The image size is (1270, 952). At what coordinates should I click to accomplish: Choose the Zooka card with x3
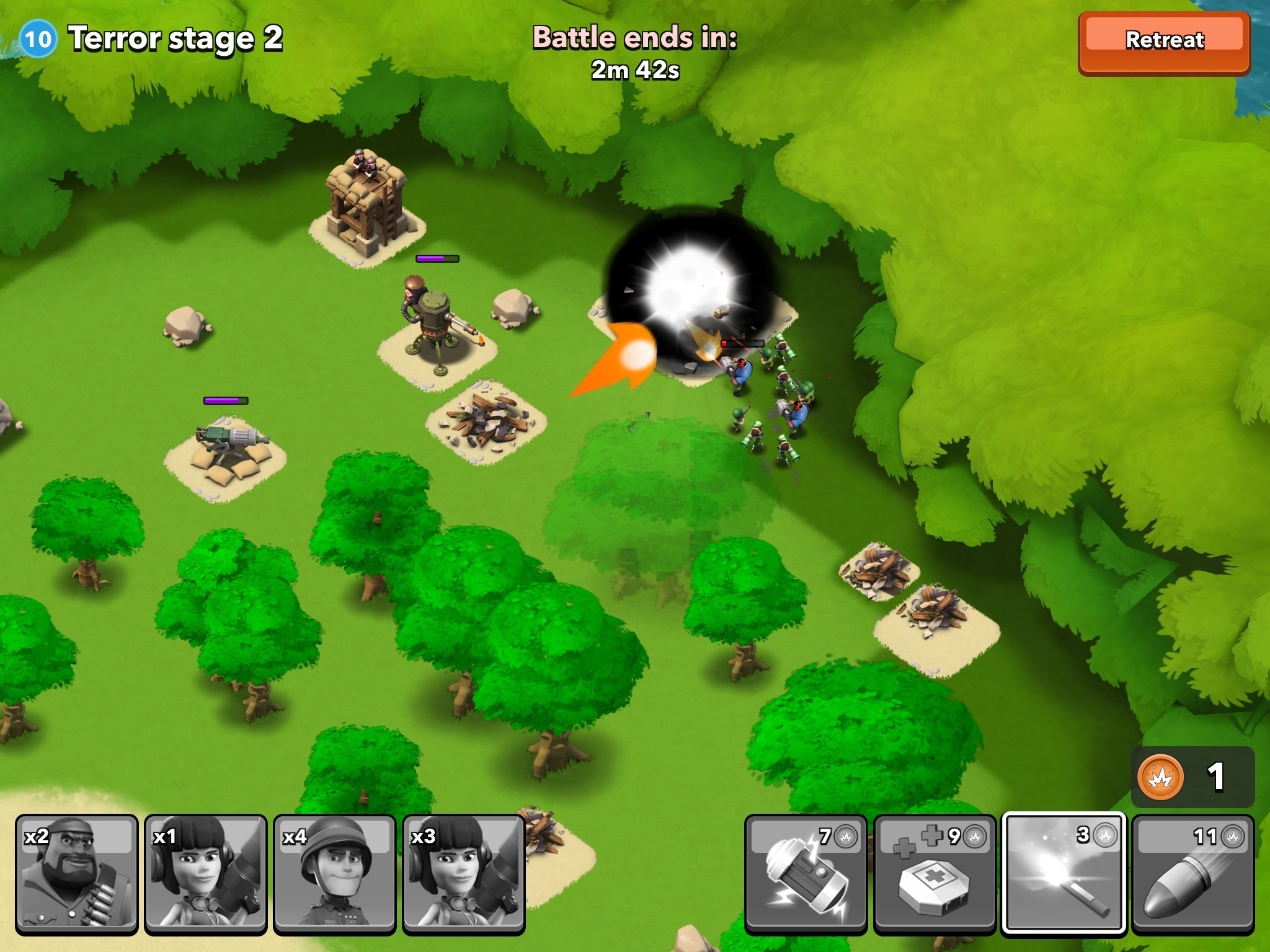click(464, 874)
